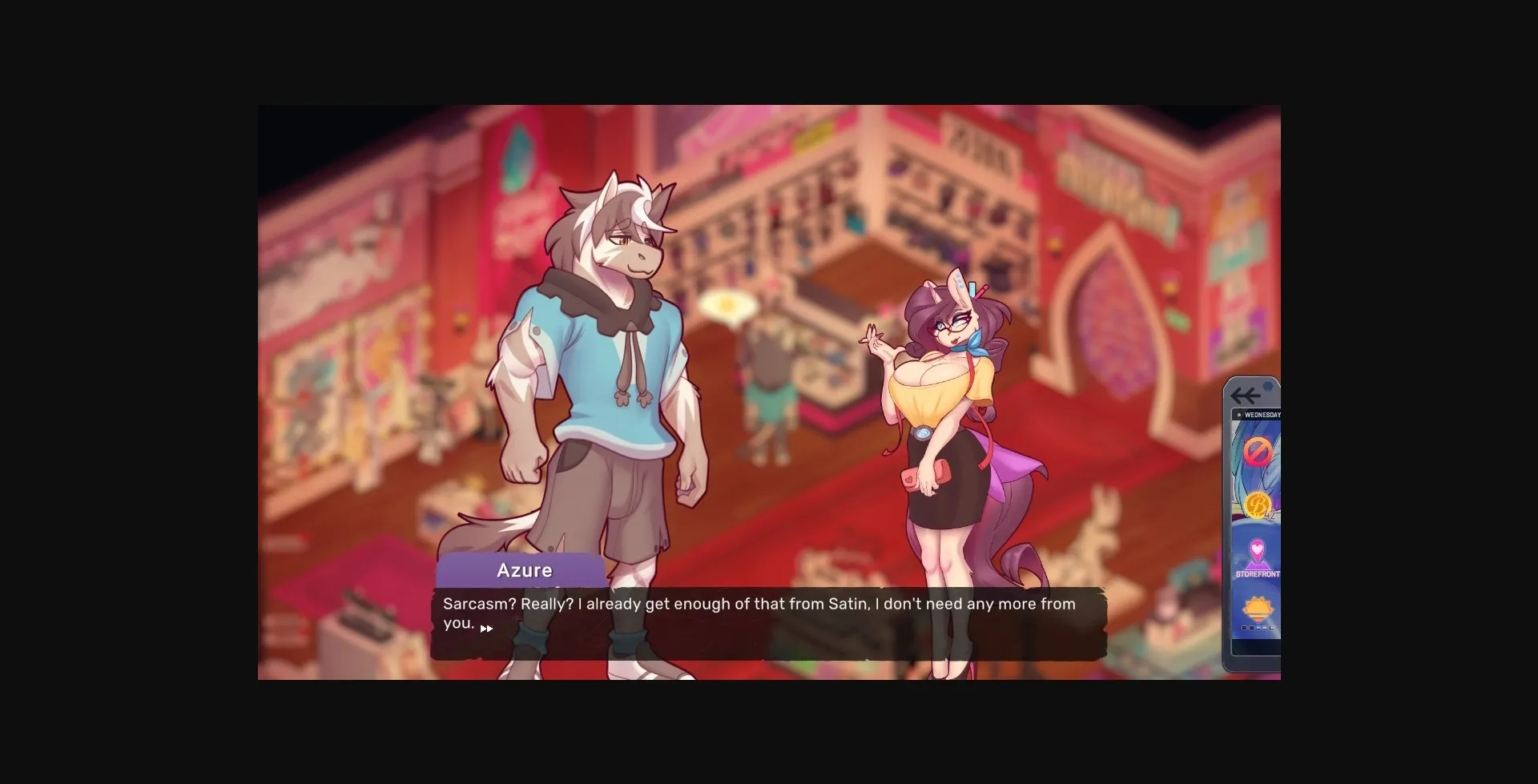1538x784 pixels.
Task: Click Azure's nameplate banner
Action: click(524, 570)
